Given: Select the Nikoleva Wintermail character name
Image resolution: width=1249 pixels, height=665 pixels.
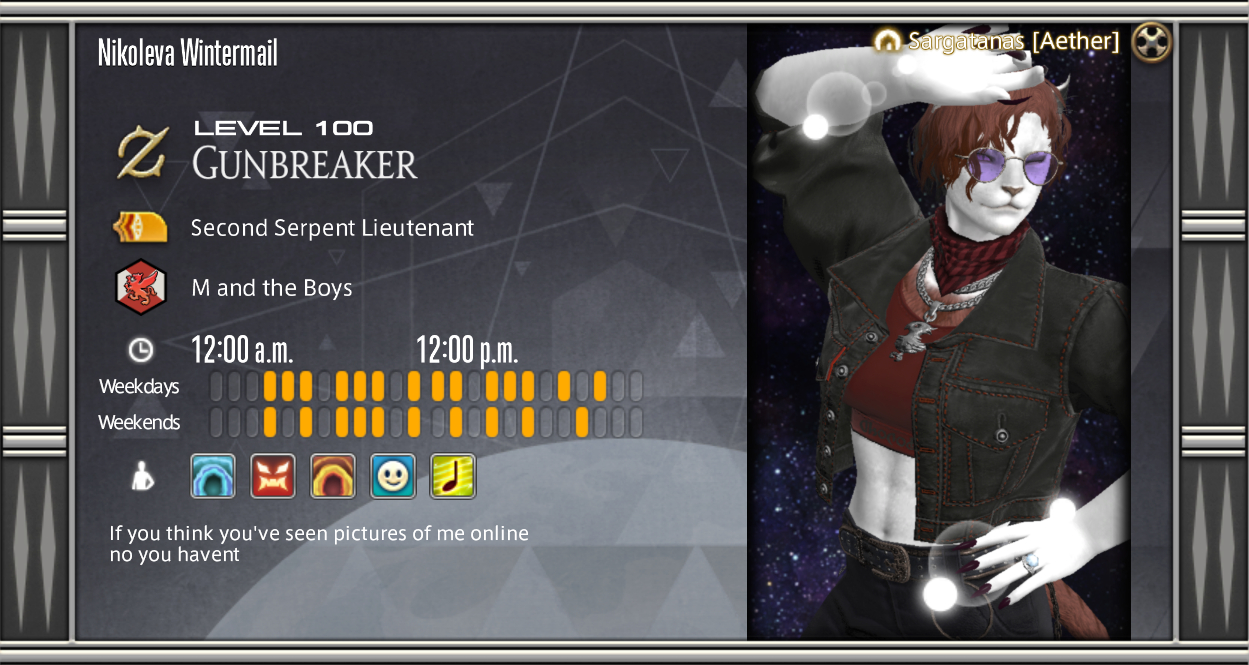Looking at the screenshot, I should [188, 53].
